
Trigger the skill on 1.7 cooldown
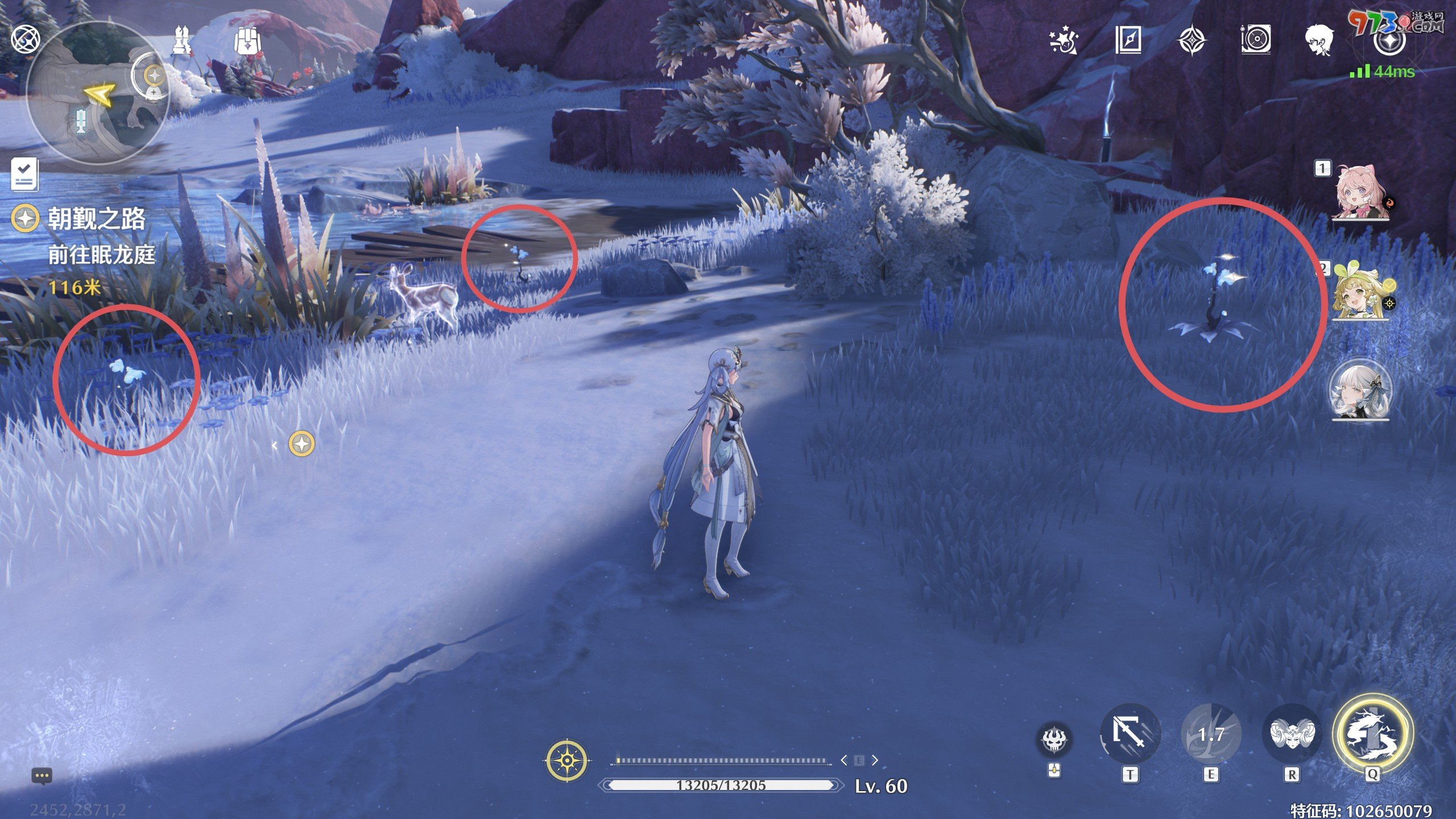(1211, 734)
